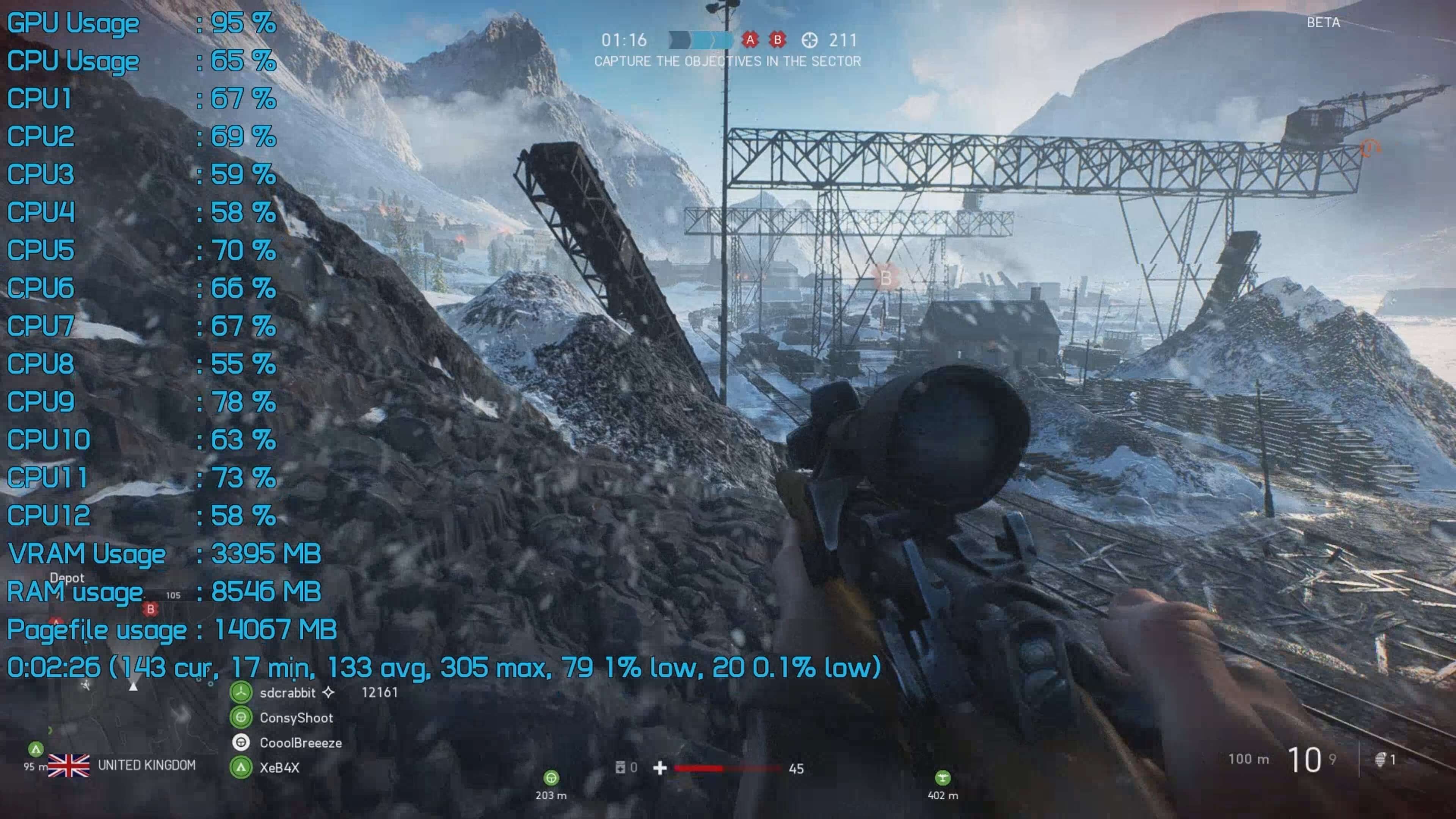Viewport: 1456px width, 819px height.
Task: Click the objective B flag icon in top bar
Action: click(x=778, y=39)
